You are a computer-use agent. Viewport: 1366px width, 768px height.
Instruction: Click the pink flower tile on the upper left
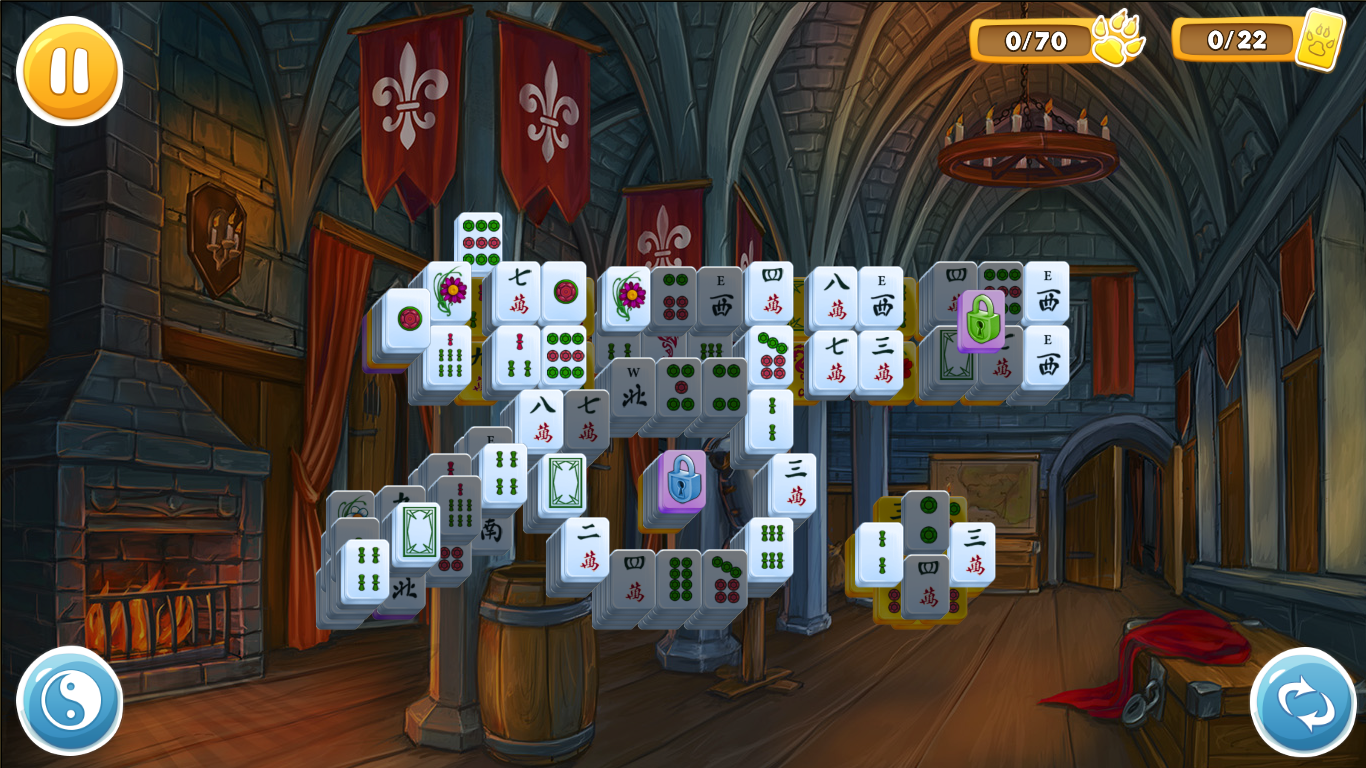pyautogui.click(x=452, y=293)
